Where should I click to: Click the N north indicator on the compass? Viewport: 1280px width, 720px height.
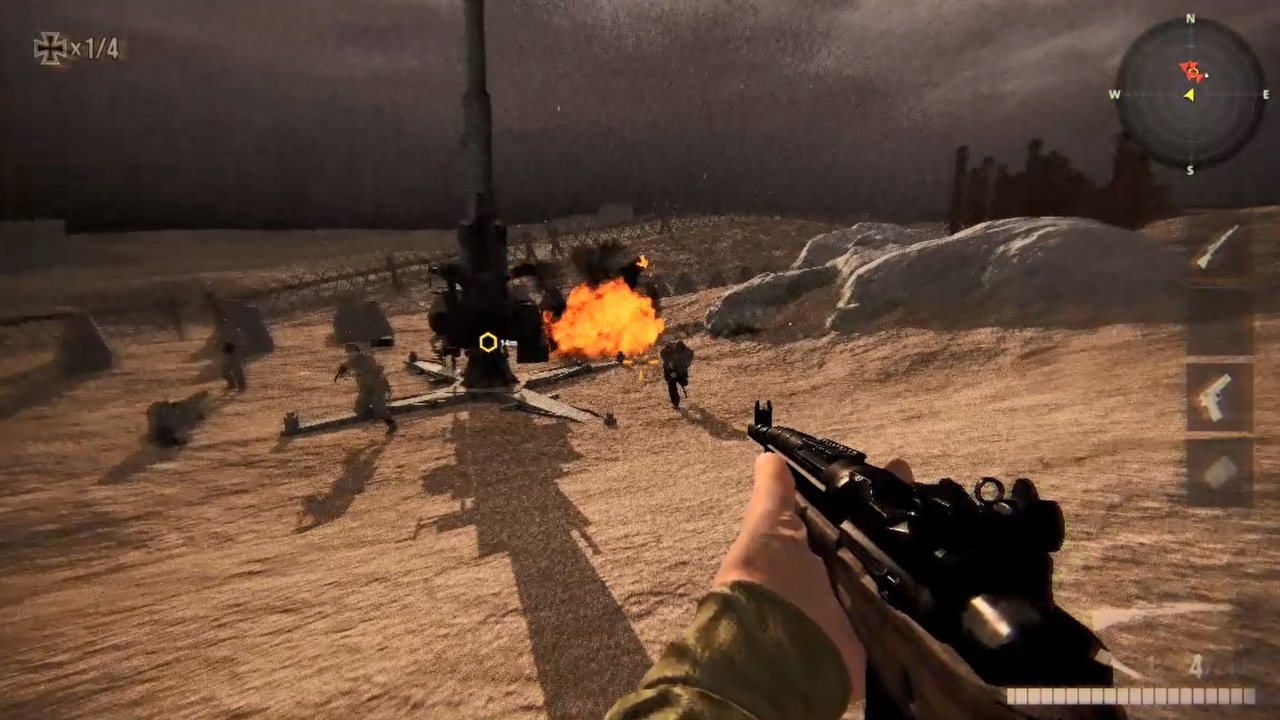pyautogui.click(x=1190, y=18)
